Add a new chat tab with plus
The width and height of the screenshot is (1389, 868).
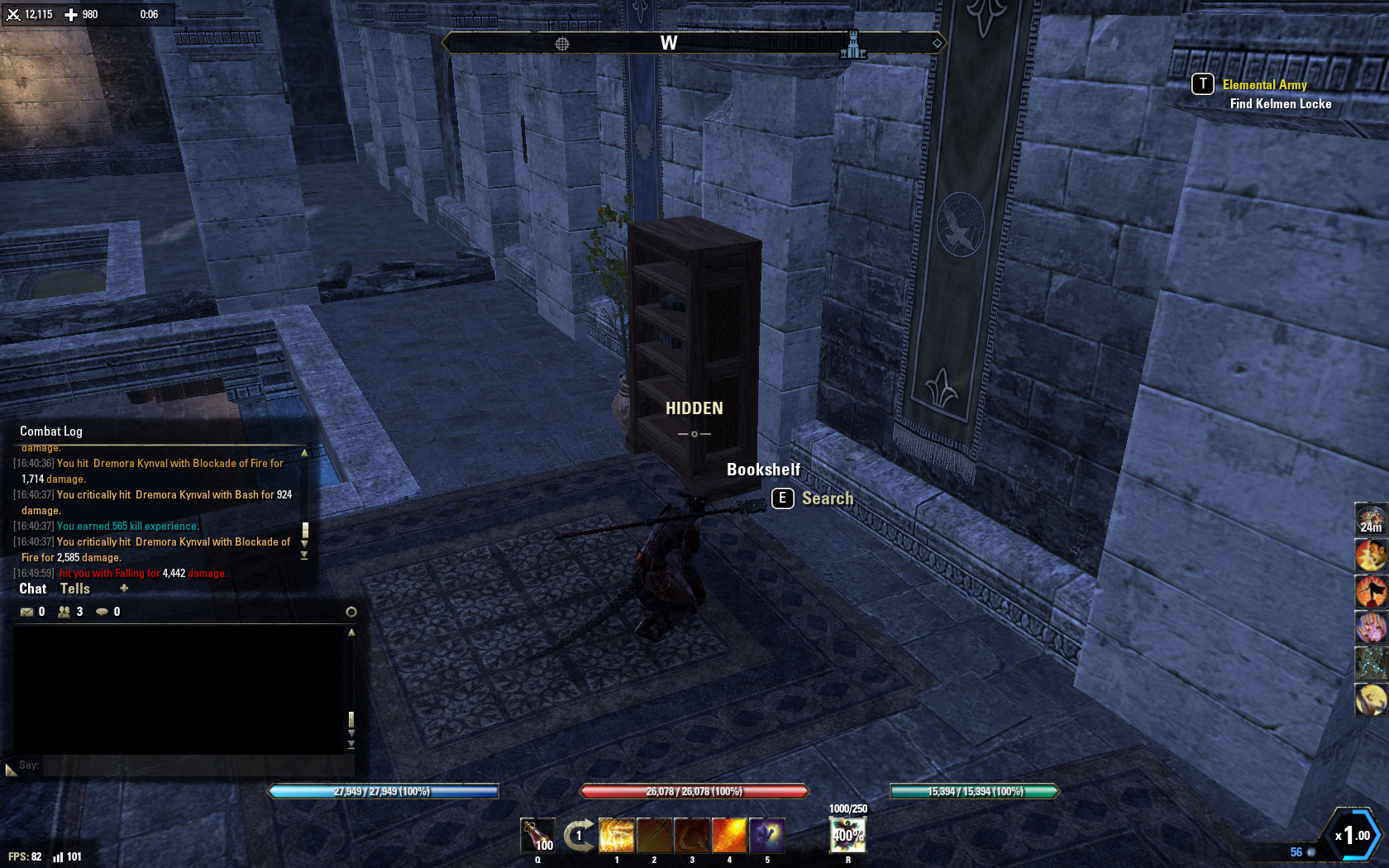[x=124, y=589]
